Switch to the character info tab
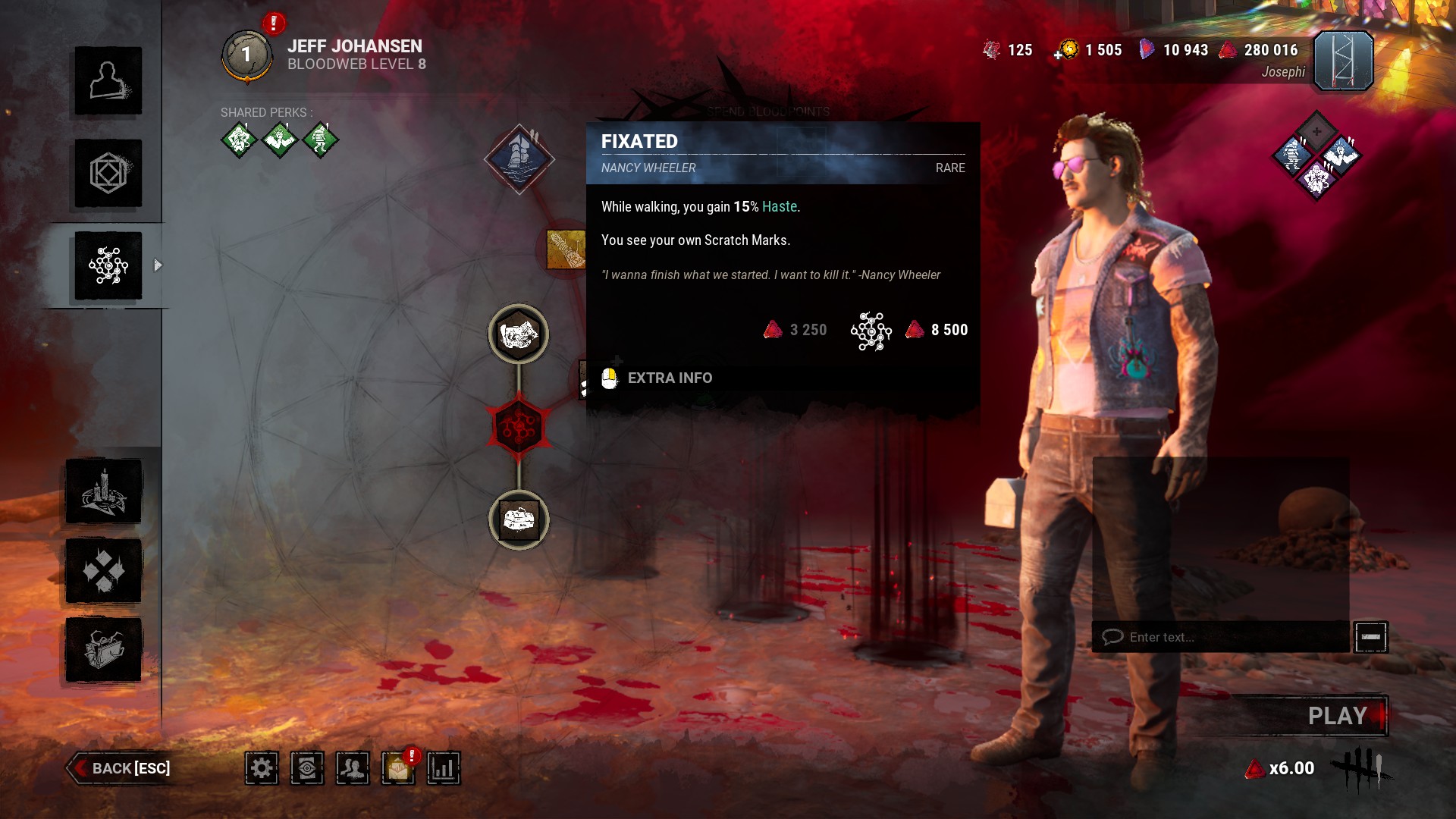Viewport: 1456px width, 819px height. [x=108, y=81]
